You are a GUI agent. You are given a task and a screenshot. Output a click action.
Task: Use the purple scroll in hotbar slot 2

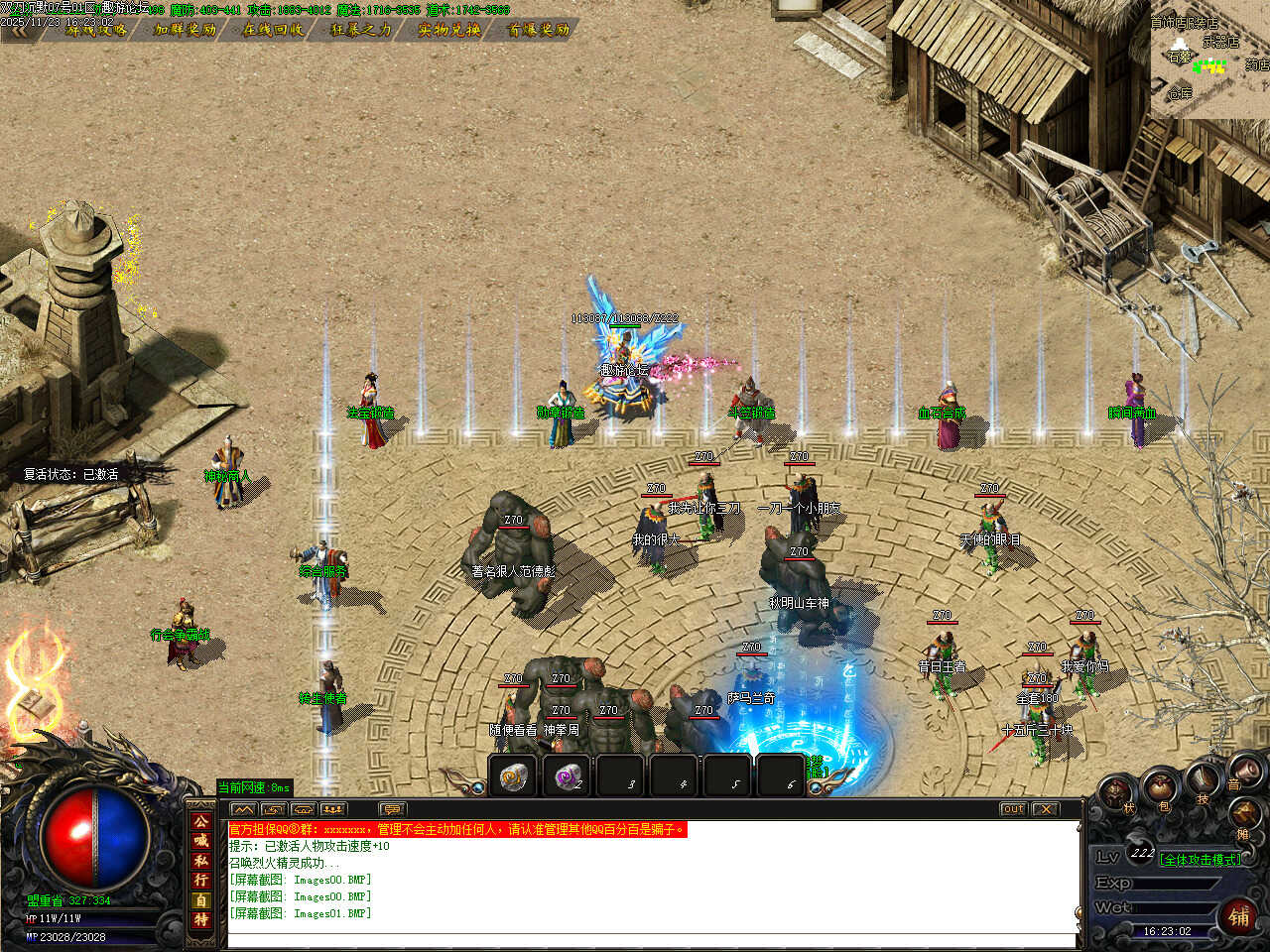coord(568,777)
